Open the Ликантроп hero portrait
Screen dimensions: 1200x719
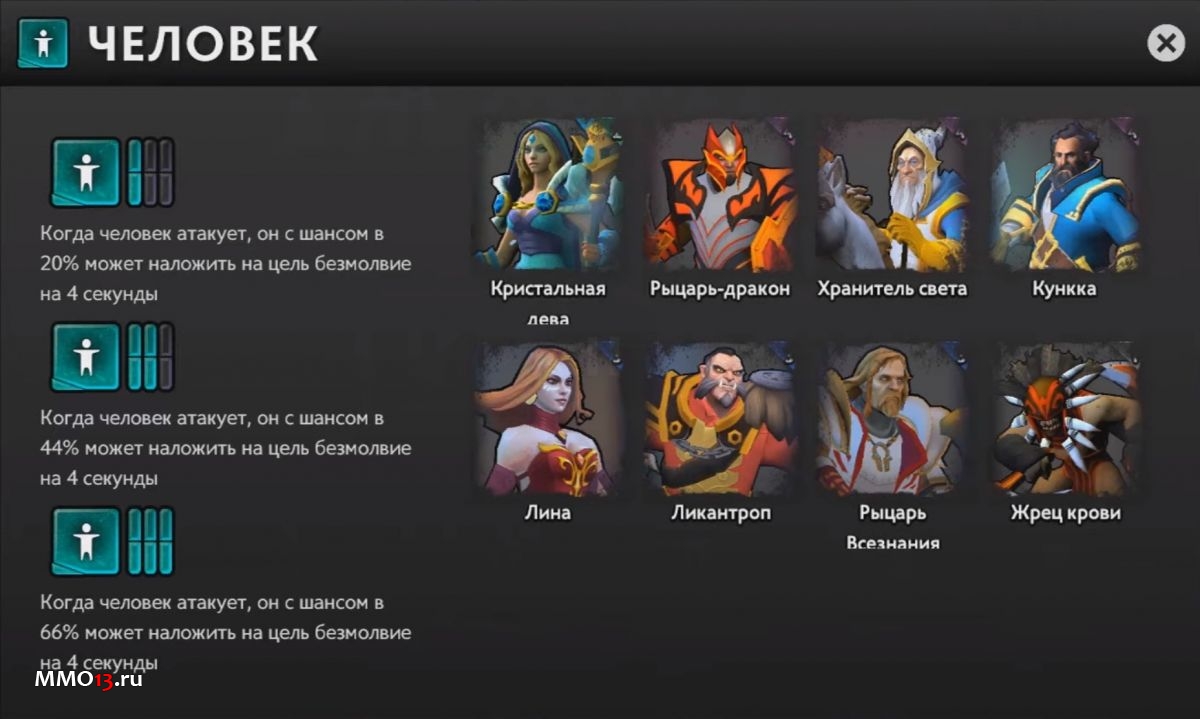coord(720,418)
